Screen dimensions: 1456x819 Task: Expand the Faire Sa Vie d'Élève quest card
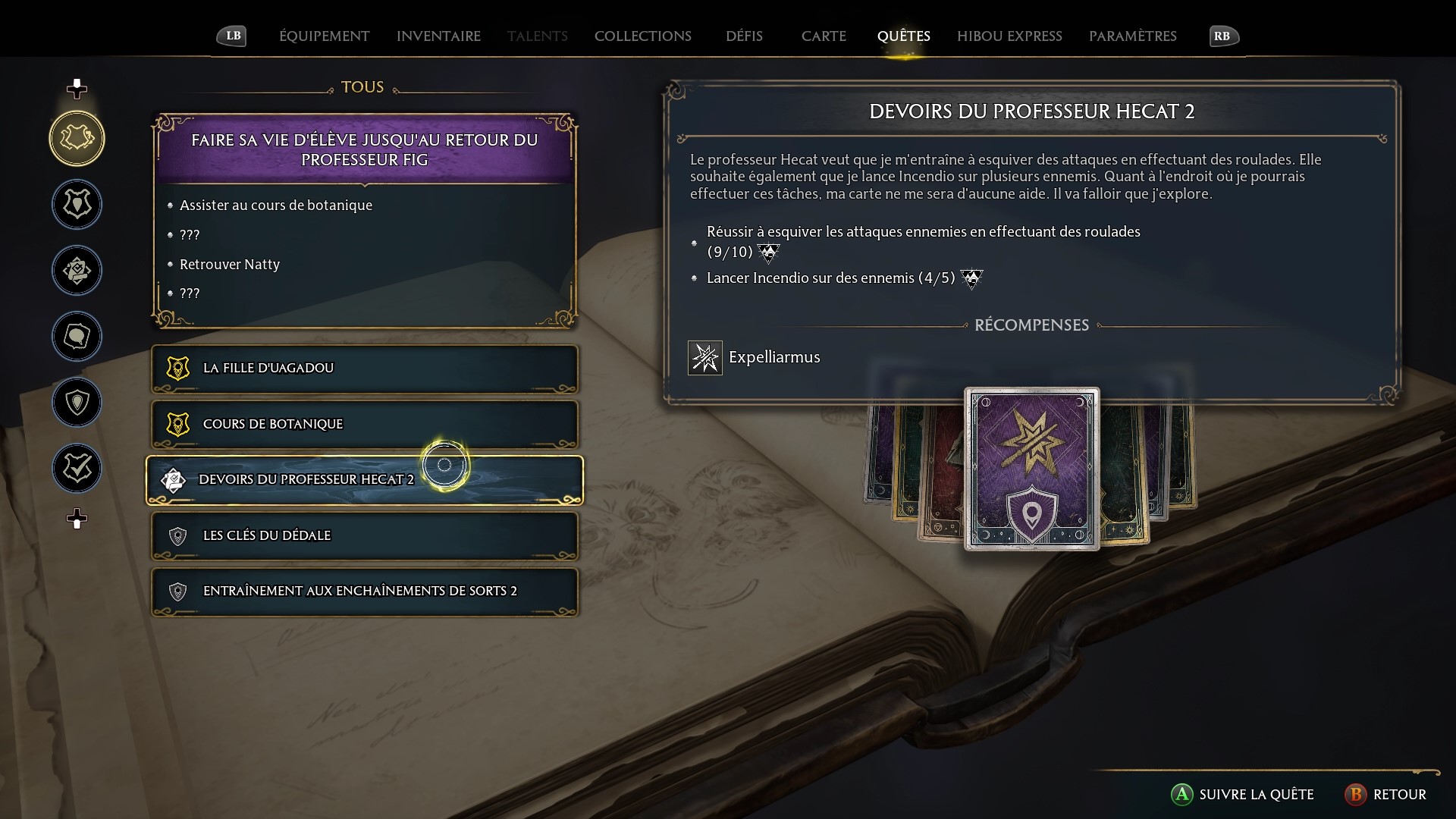[364, 149]
